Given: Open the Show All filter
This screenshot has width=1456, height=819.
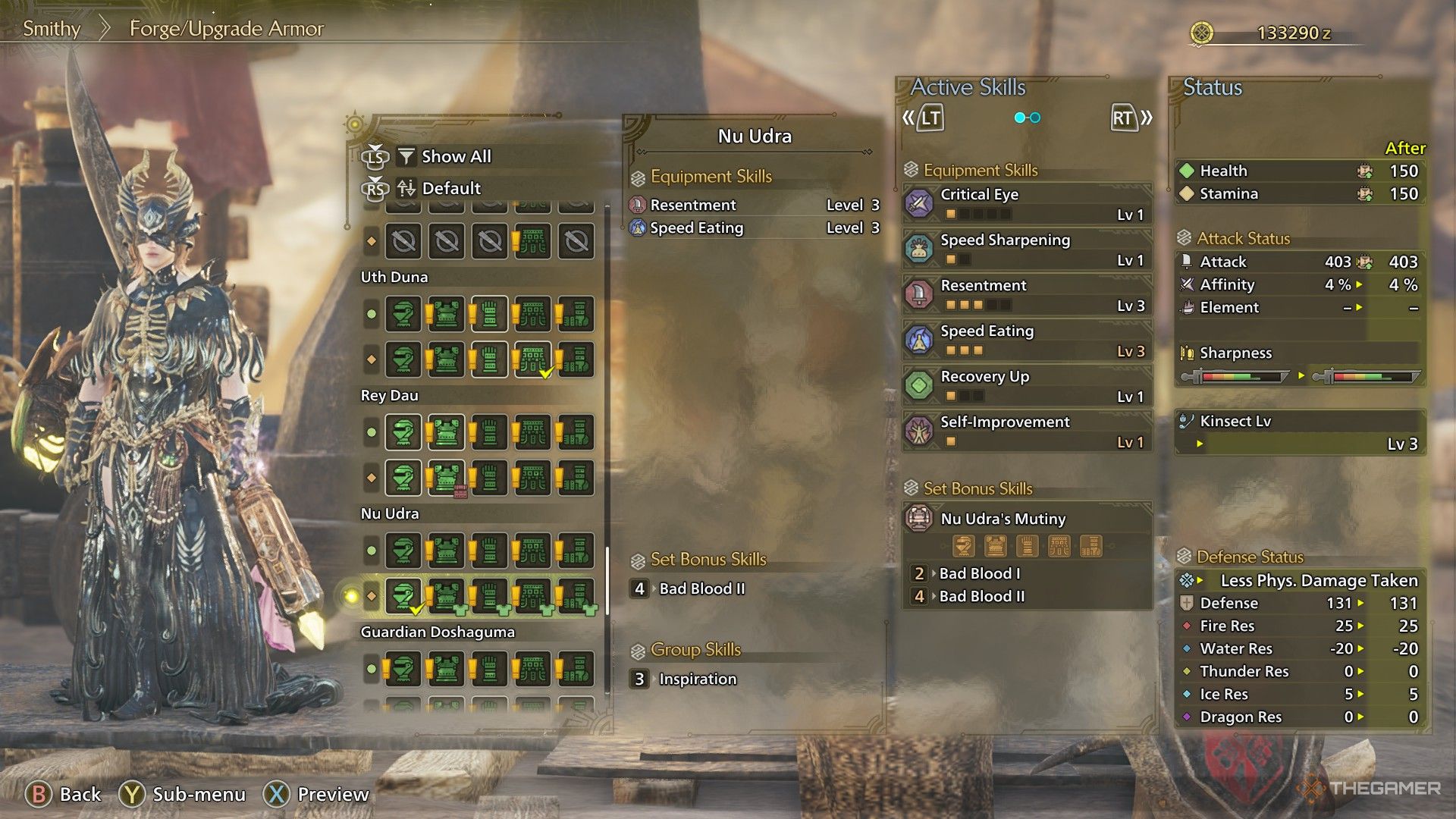Looking at the screenshot, I should [x=455, y=156].
